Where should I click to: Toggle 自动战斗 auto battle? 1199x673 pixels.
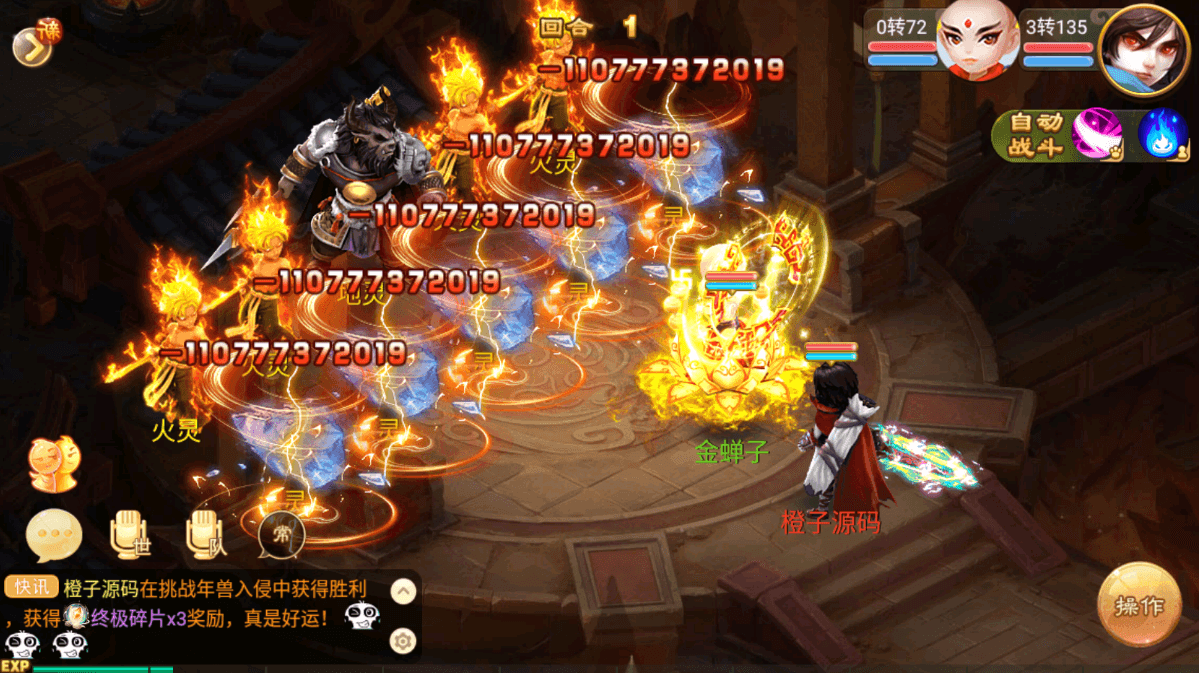tap(1033, 135)
